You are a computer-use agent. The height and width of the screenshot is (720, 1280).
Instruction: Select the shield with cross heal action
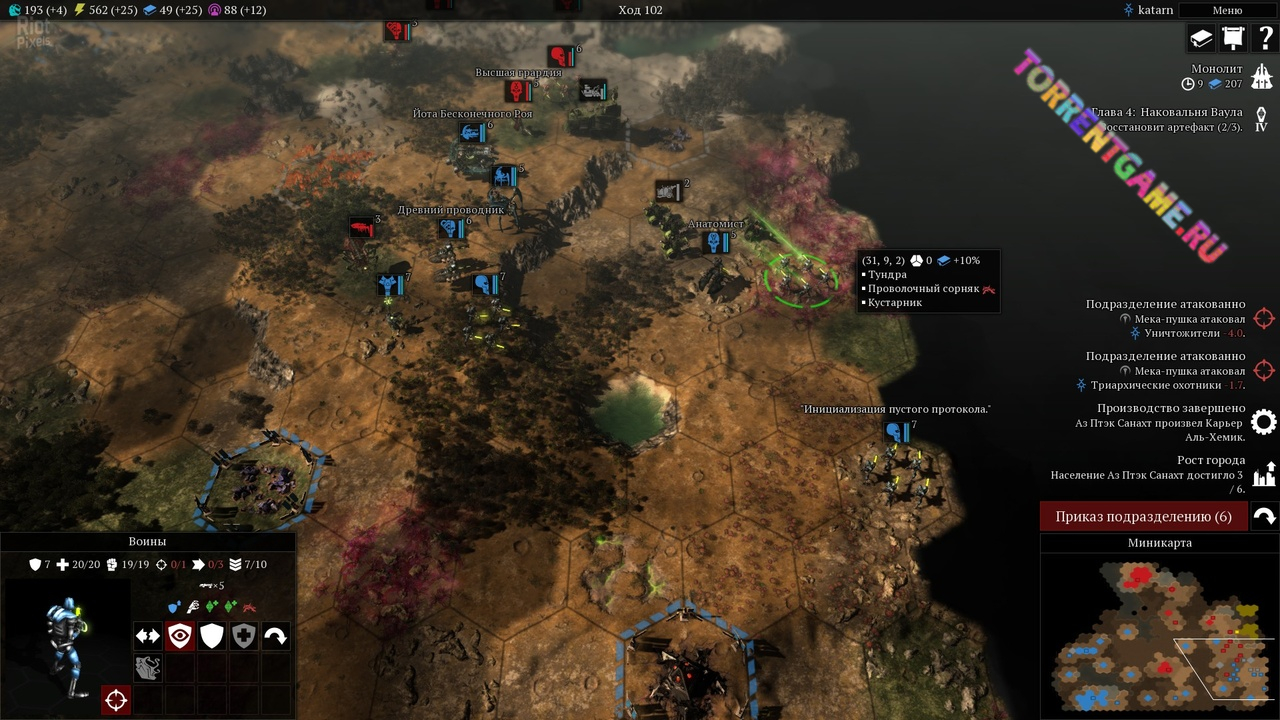(x=244, y=636)
